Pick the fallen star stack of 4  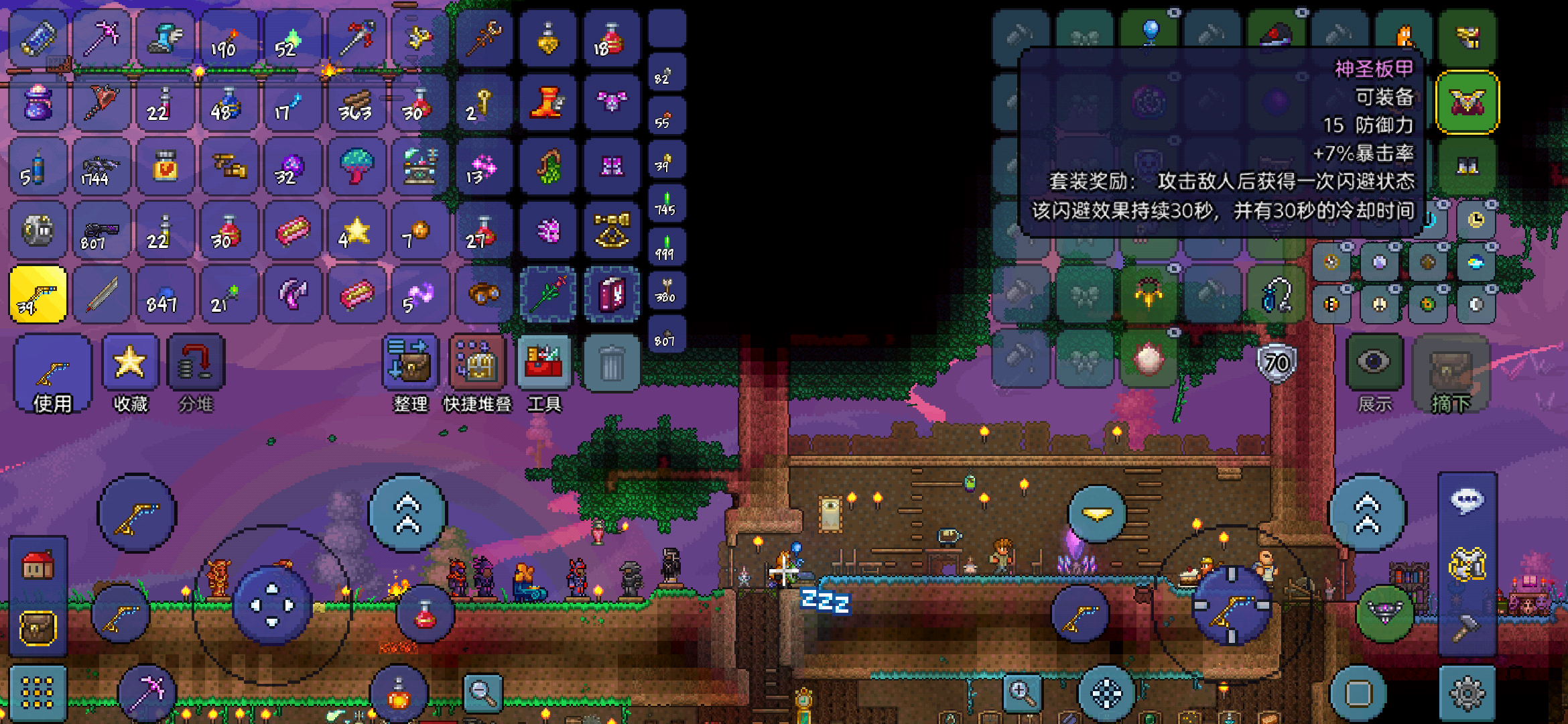coord(356,231)
